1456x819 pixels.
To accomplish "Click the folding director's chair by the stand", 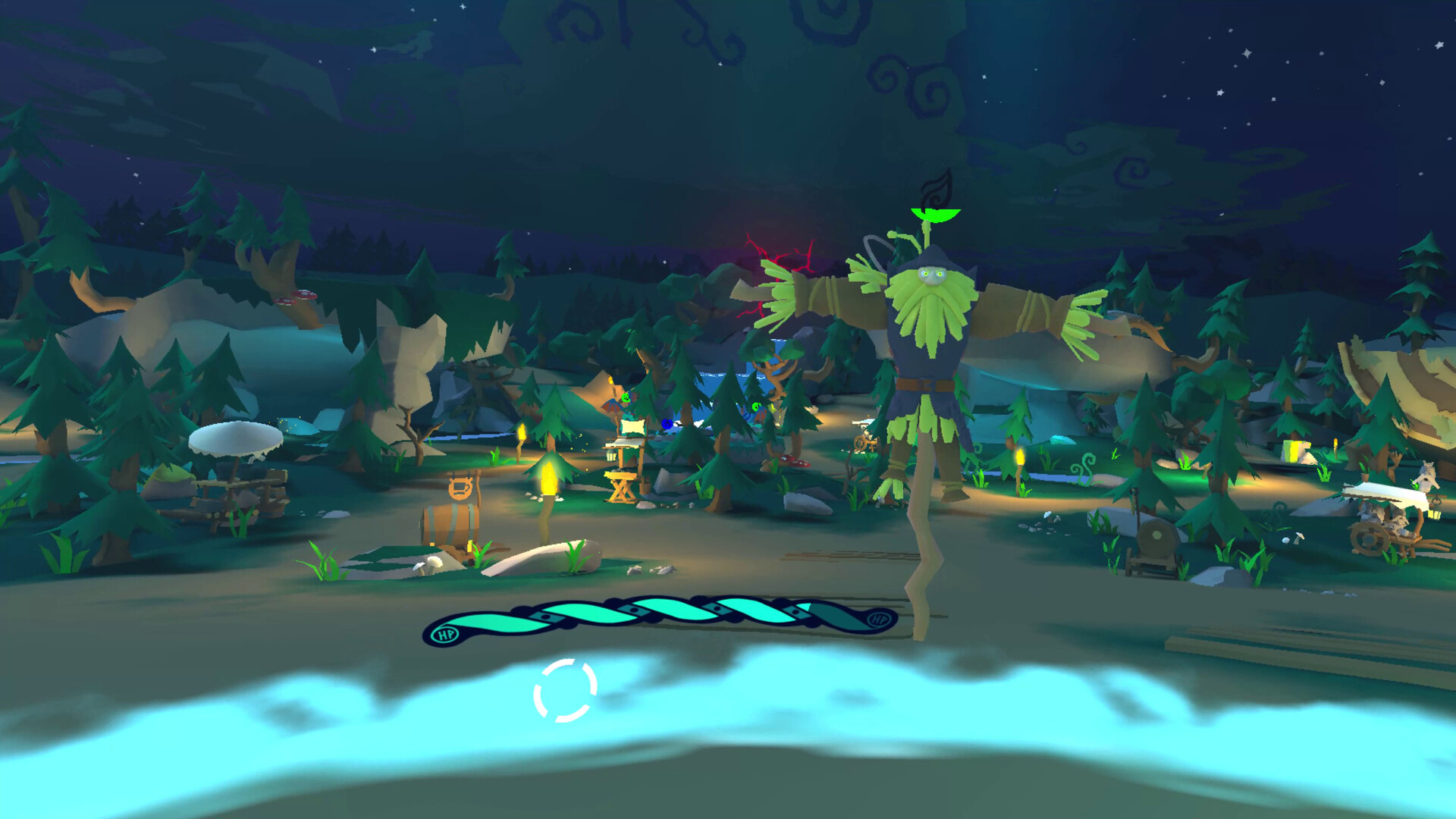I will pyautogui.click(x=622, y=488).
